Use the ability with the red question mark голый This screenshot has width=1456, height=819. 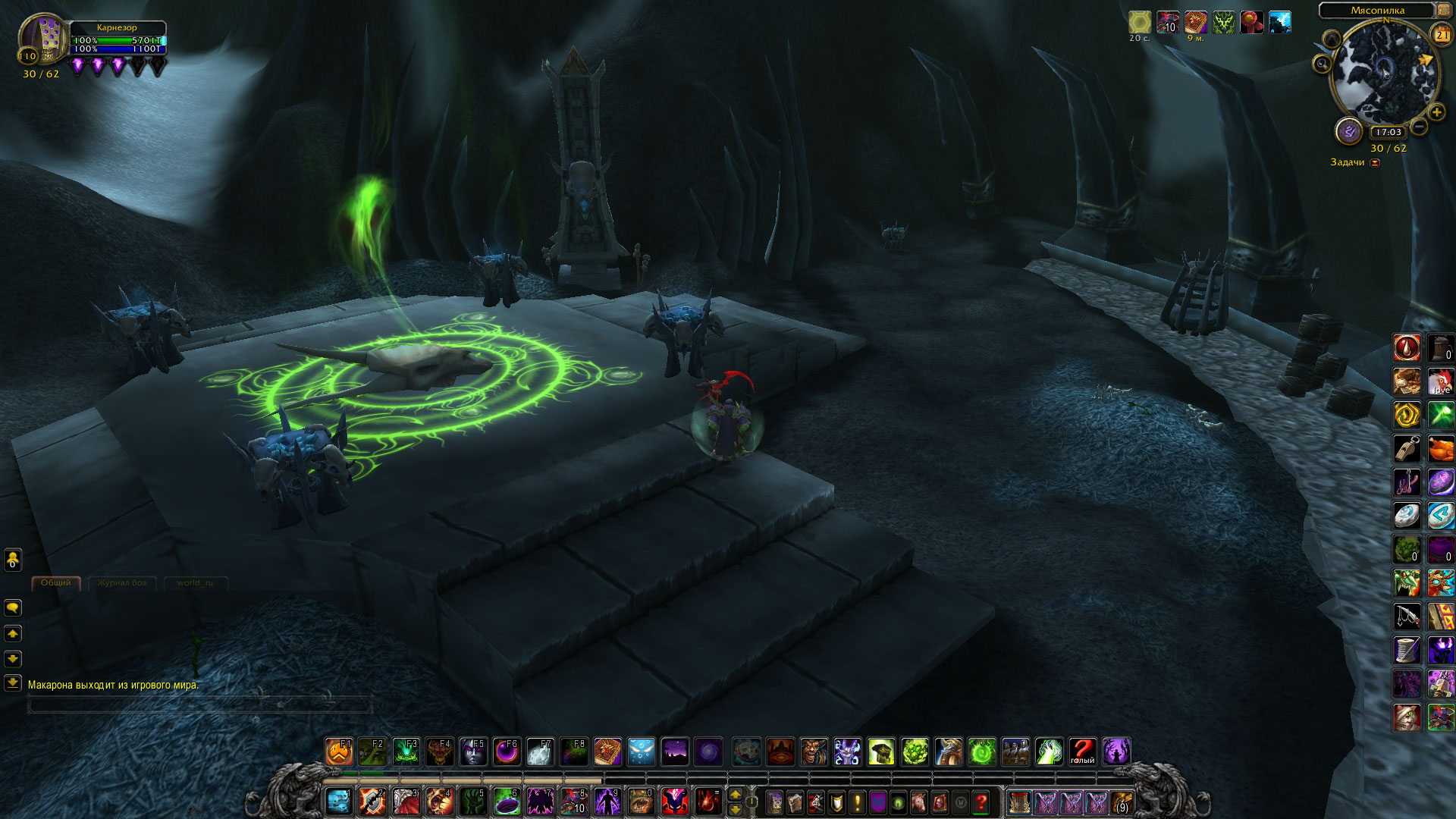click(1083, 752)
